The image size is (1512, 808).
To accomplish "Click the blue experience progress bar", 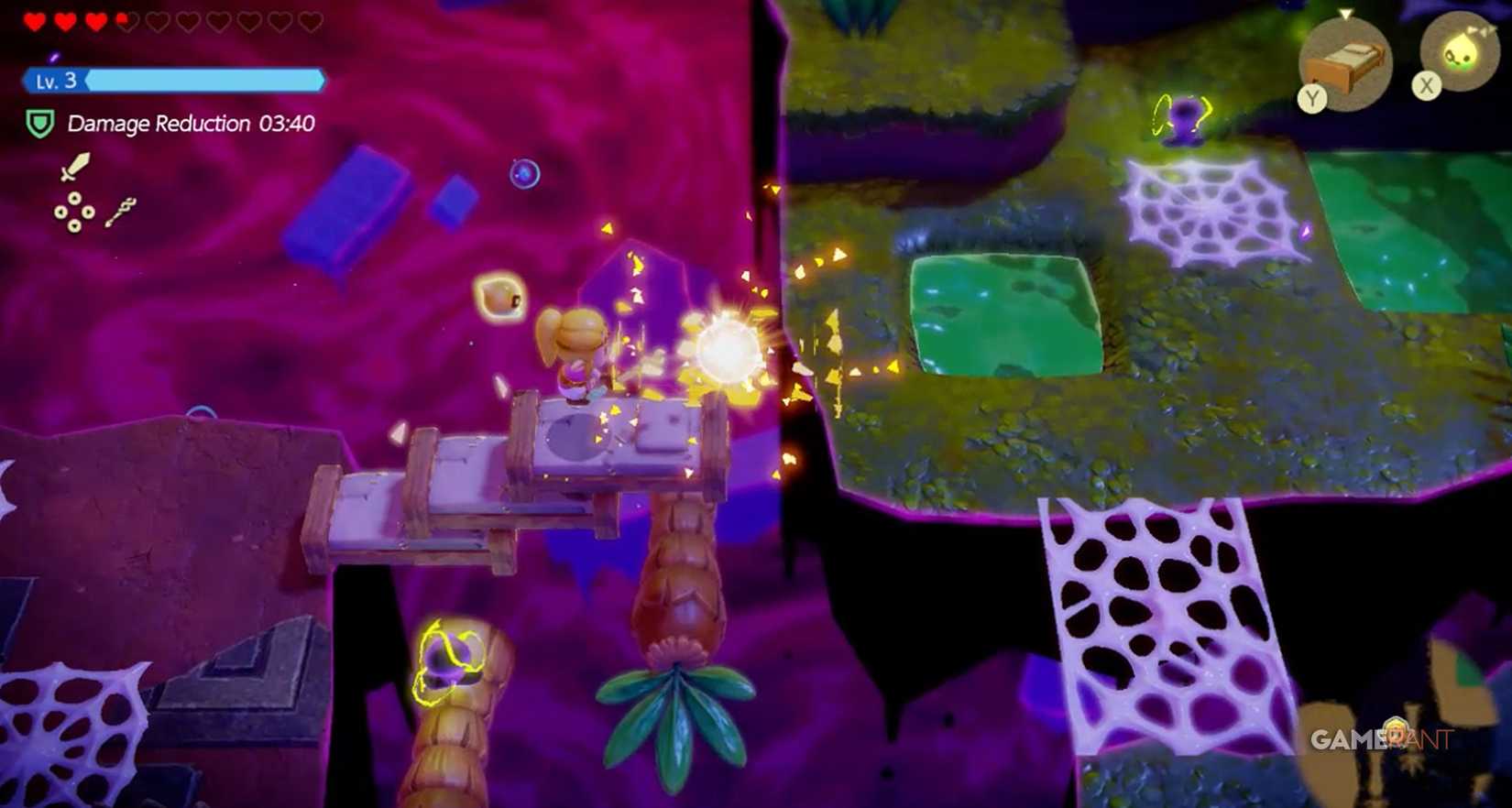I will (203, 80).
